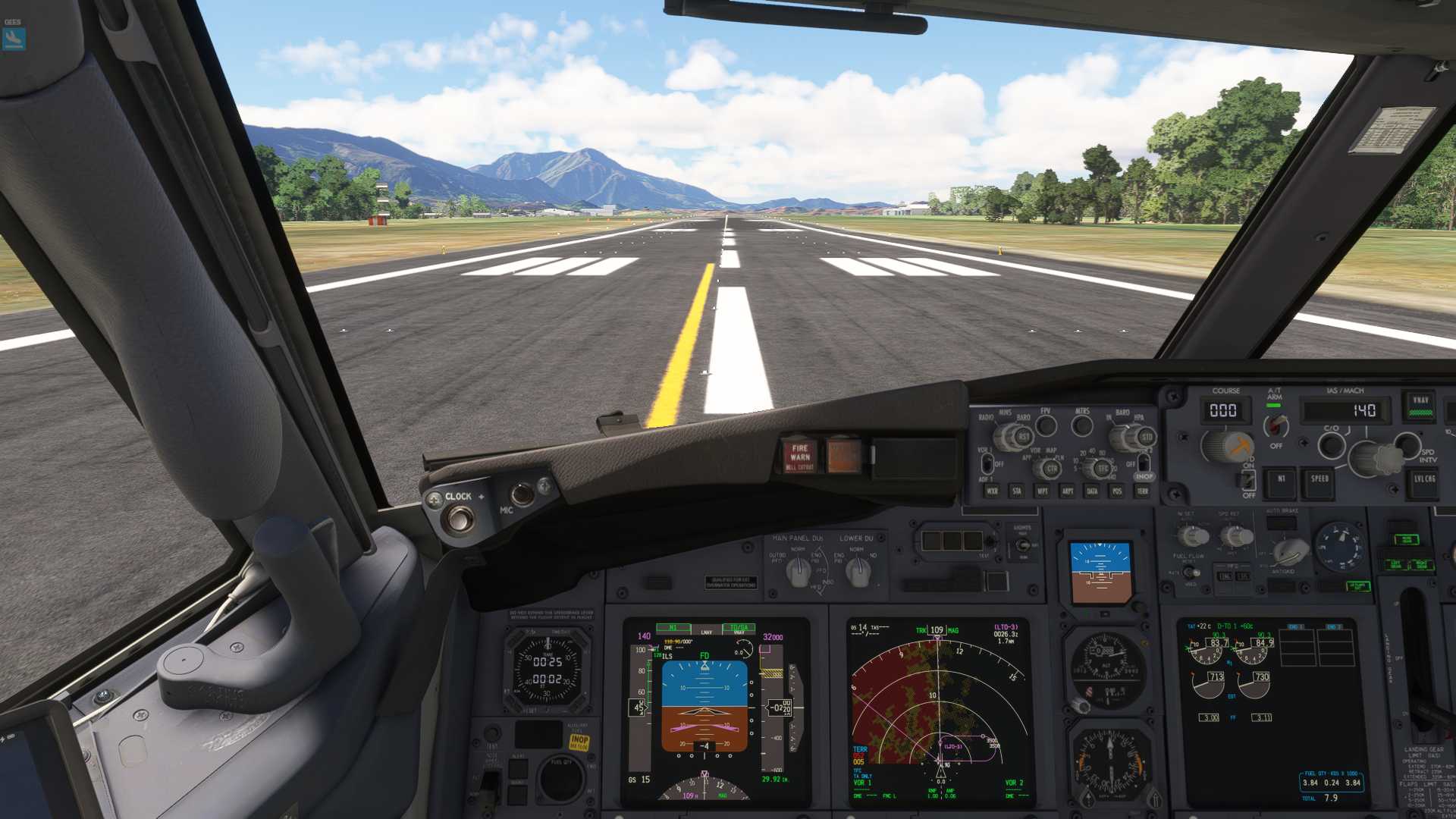Switch on TERR terrain display button
This screenshot has height=819, width=1456.
pyautogui.click(x=1142, y=491)
